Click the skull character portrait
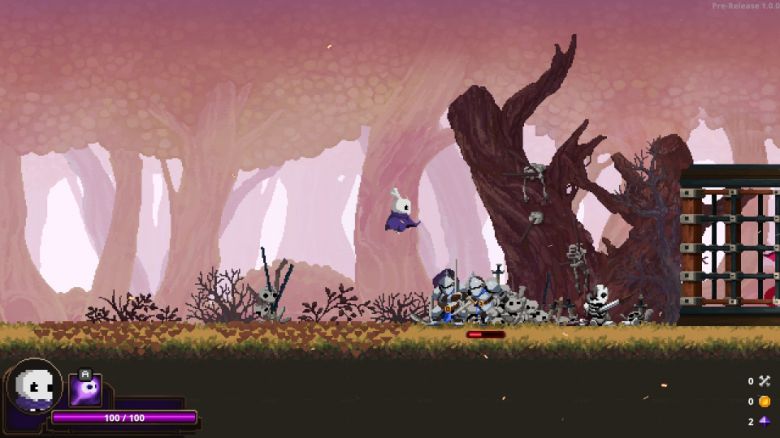This screenshot has height=438, width=780. [34, 386]
